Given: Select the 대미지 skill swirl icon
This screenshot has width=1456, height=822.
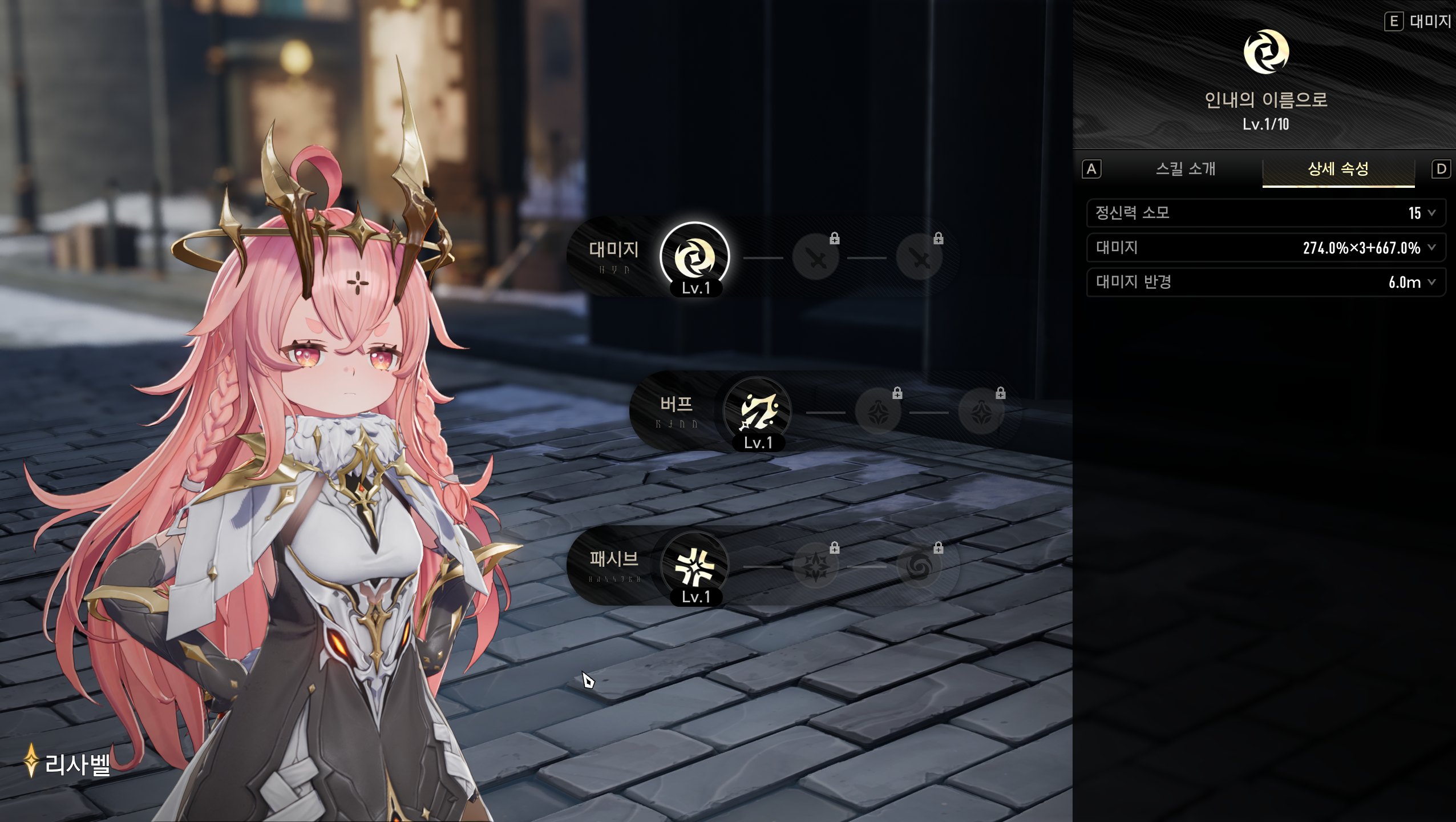Looking at the screenshot, I should (x=695, y=257).
